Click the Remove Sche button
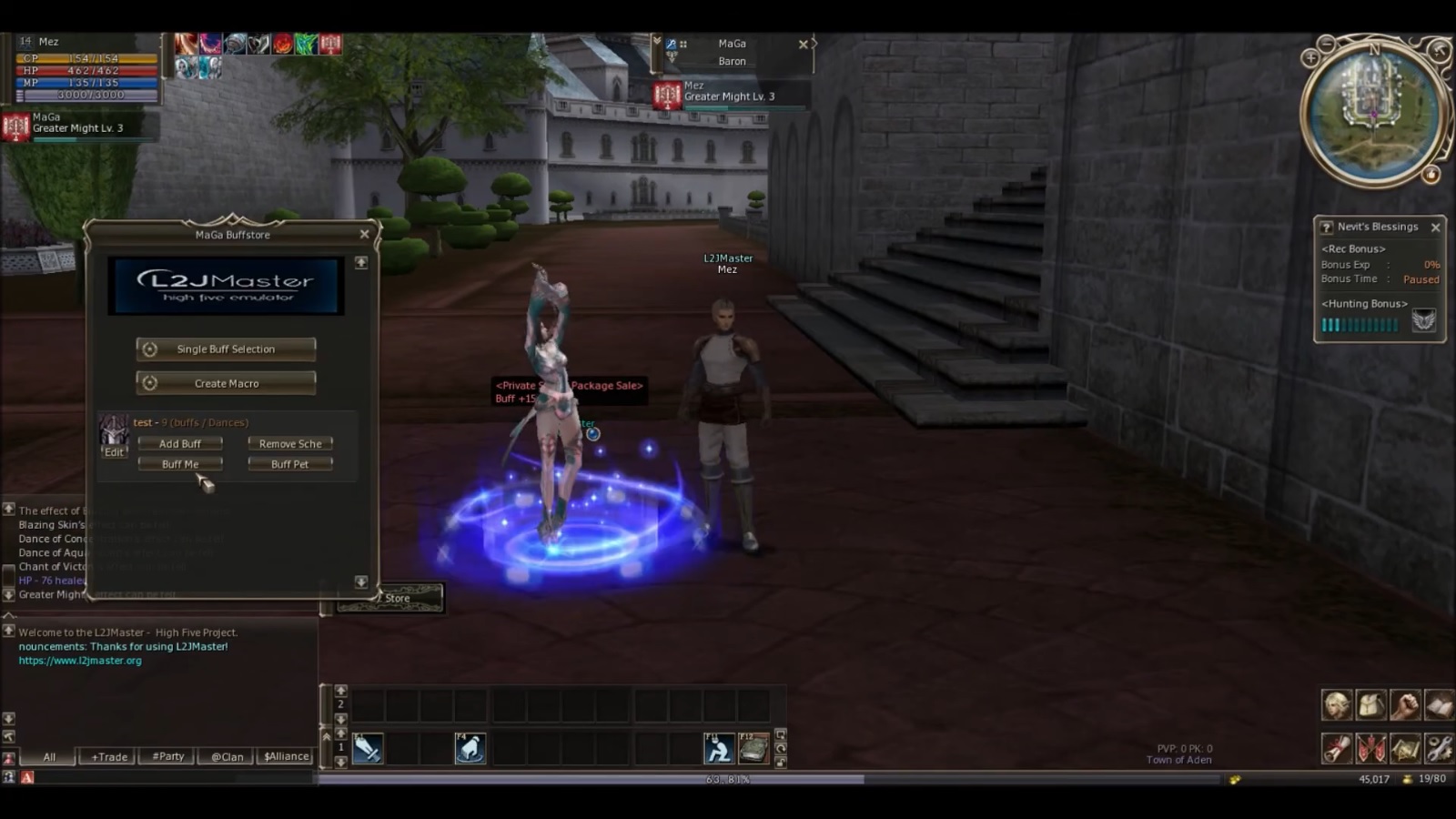The image size is (1456, 819). (289, 444)
